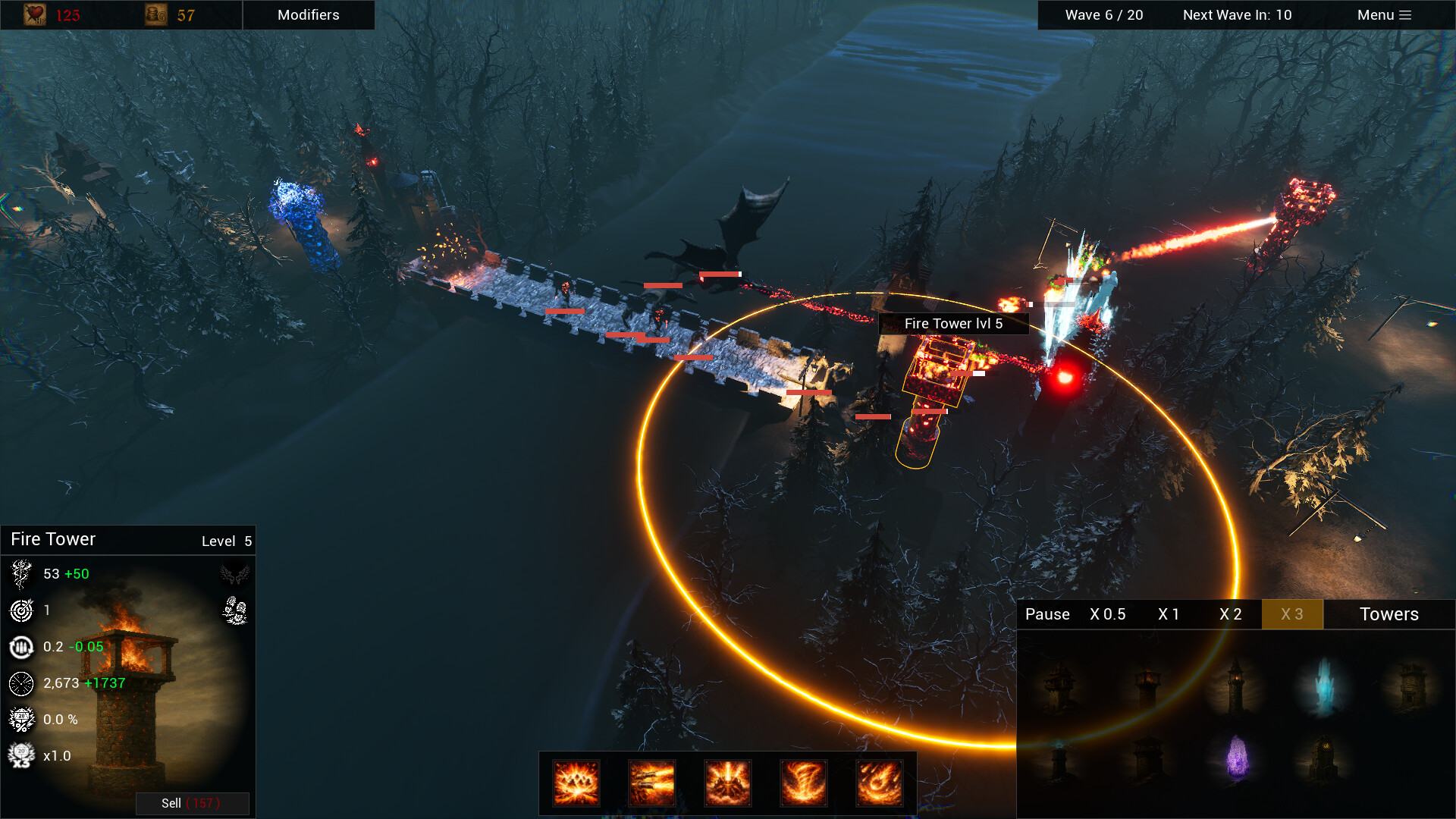Choose the twin flame cannons upgrade
This screenshot has height=819, width=1456.
point(652,783)
